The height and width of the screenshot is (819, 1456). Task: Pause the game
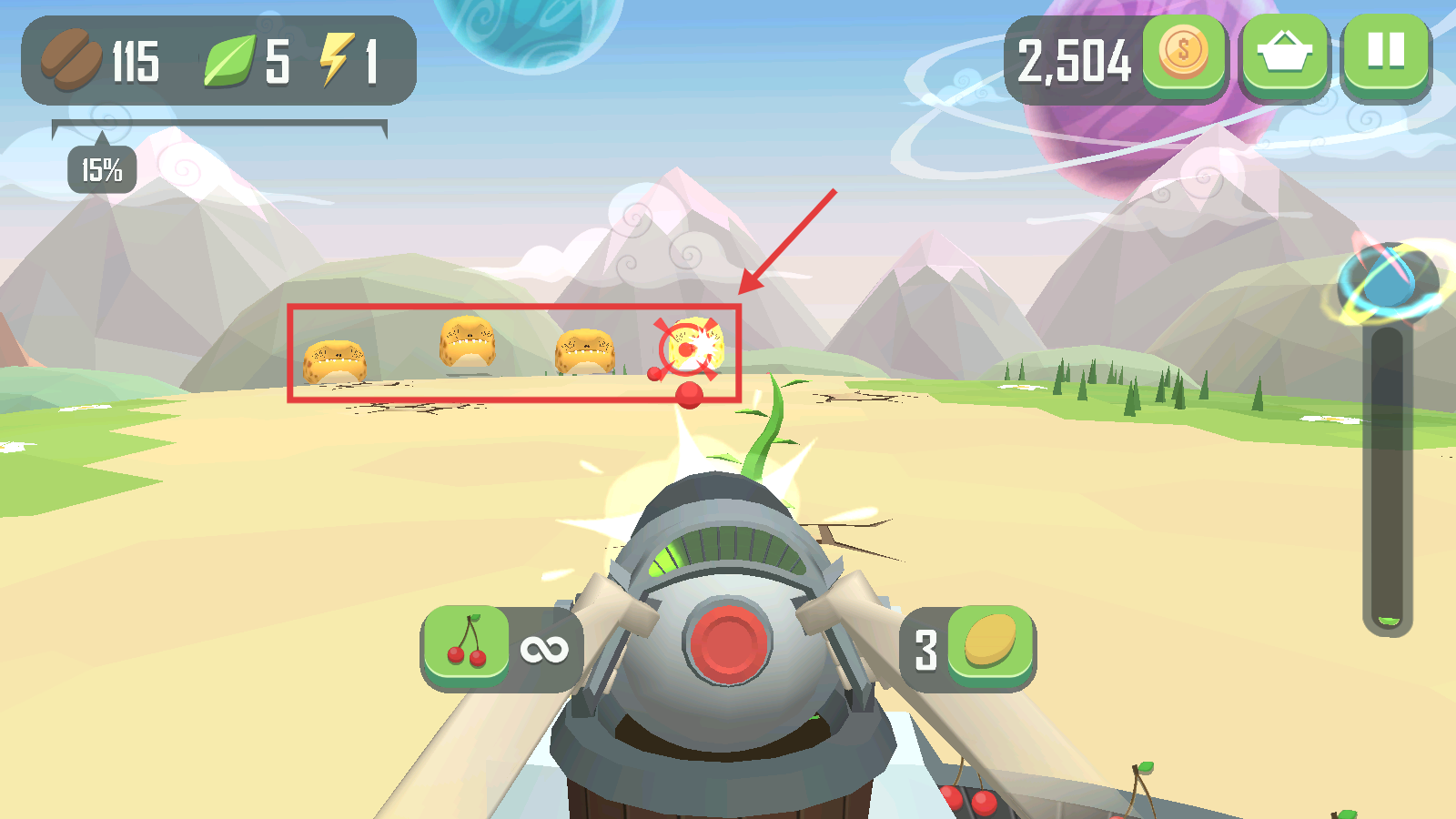click(x=1386, y=53)
